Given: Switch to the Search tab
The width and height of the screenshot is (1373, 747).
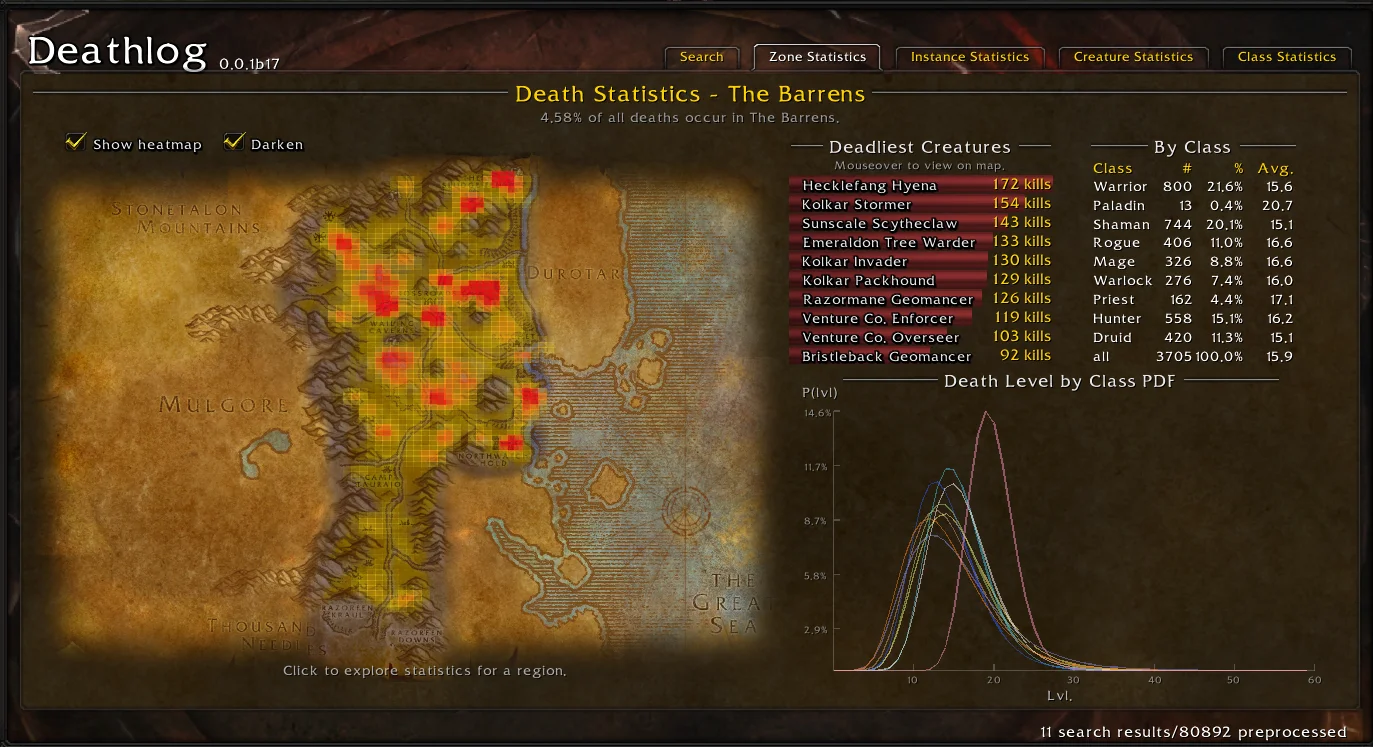Looking at the screenshot, I should pyautogui.click(x=701, y=57).
